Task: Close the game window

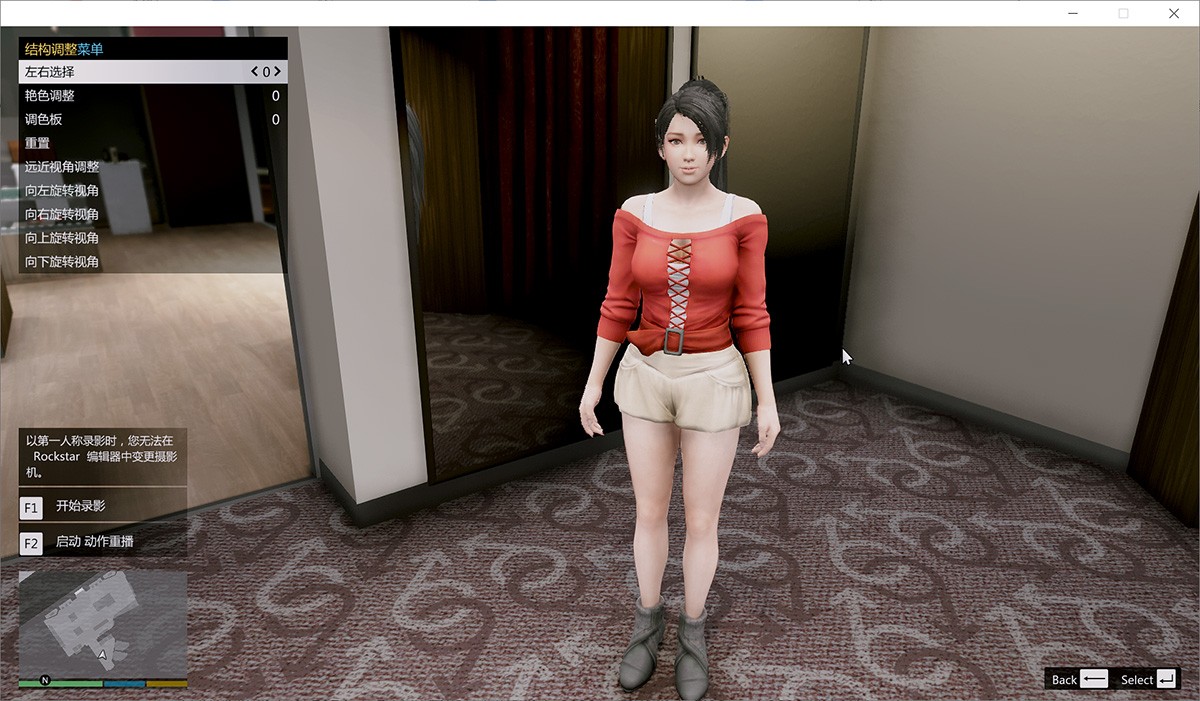Action: [x=1174, y=13]
